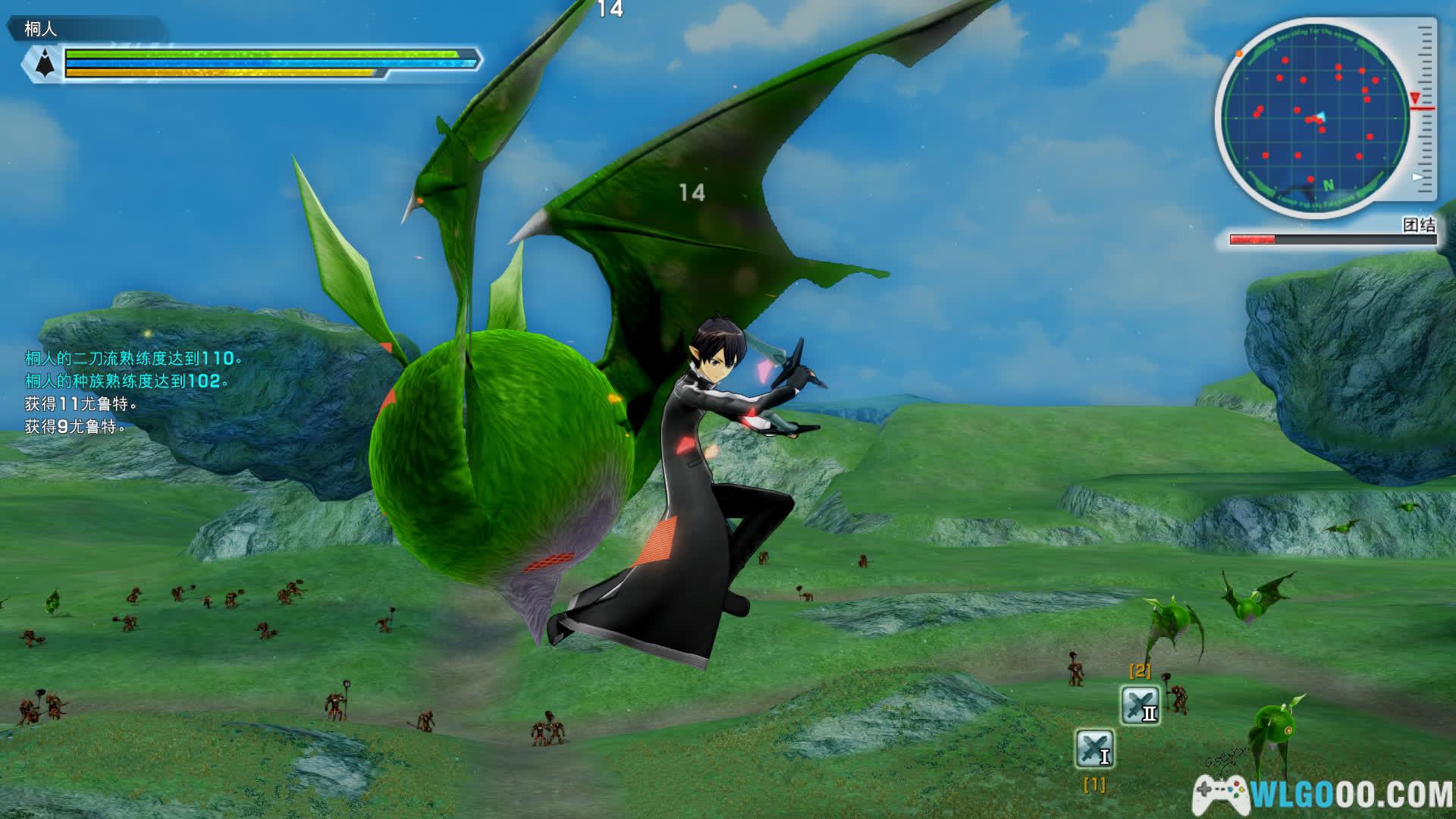Select Kirito's character portrait icon
Viewport: 1456px width, 819px height.
46,62
